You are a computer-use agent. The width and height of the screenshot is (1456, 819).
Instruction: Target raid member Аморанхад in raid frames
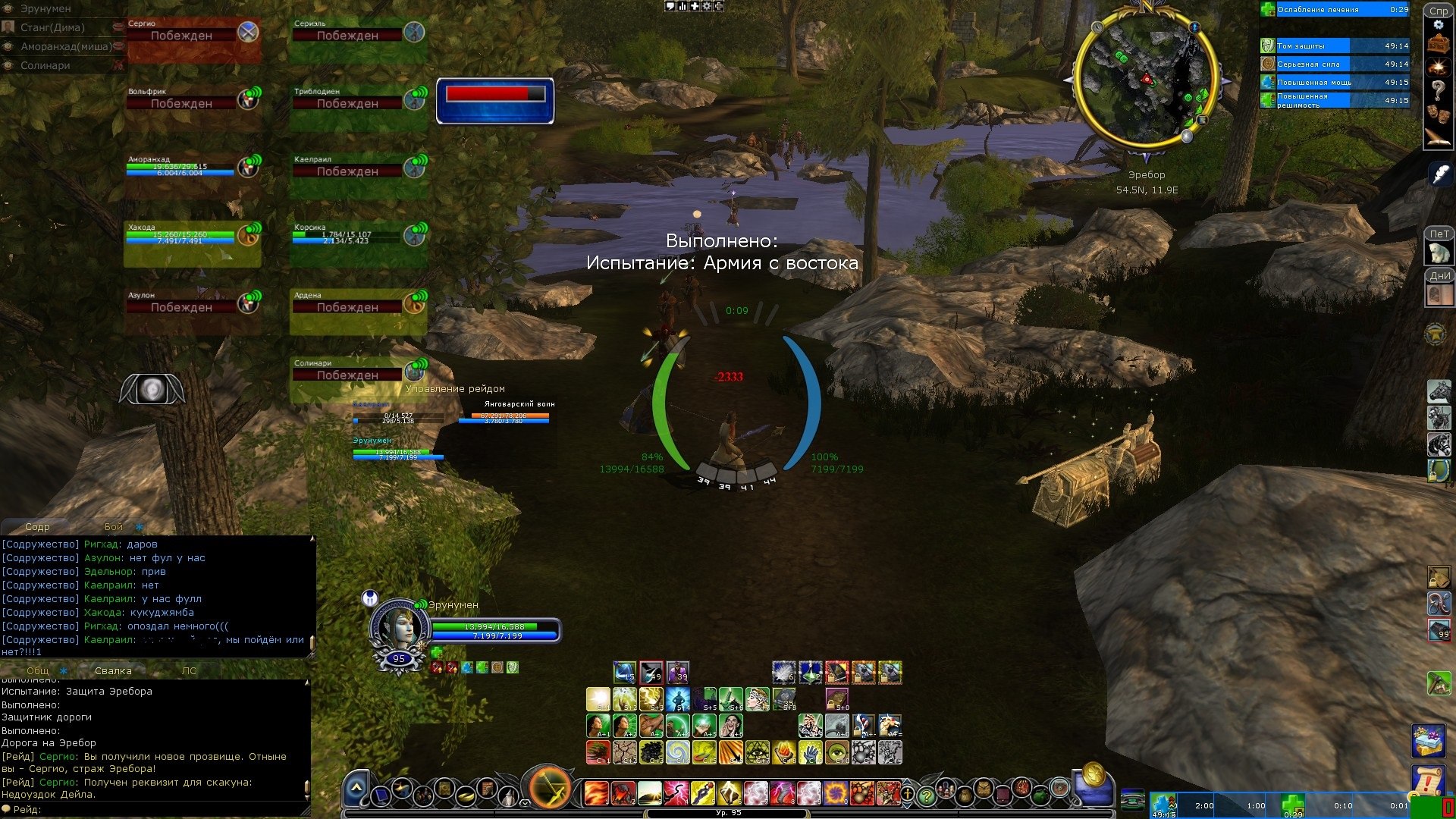[192, 174]
